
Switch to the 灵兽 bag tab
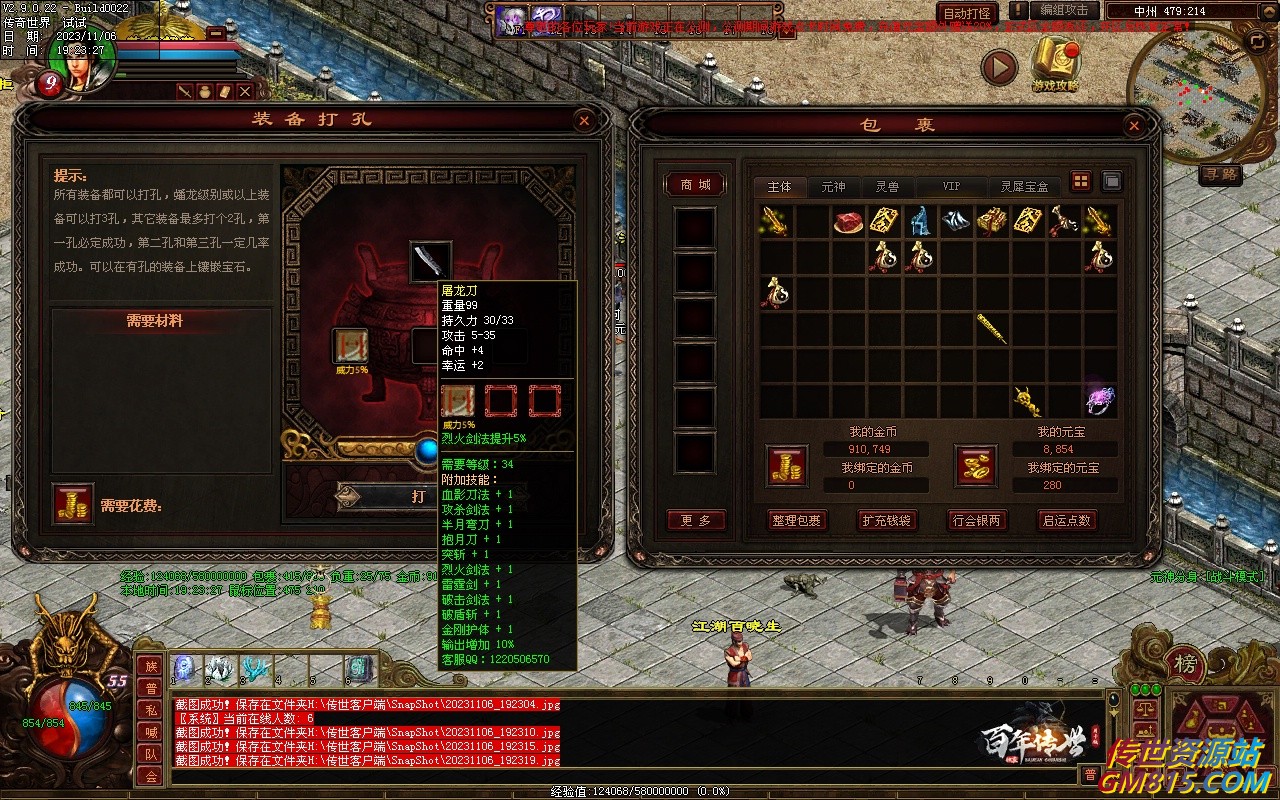887,187
